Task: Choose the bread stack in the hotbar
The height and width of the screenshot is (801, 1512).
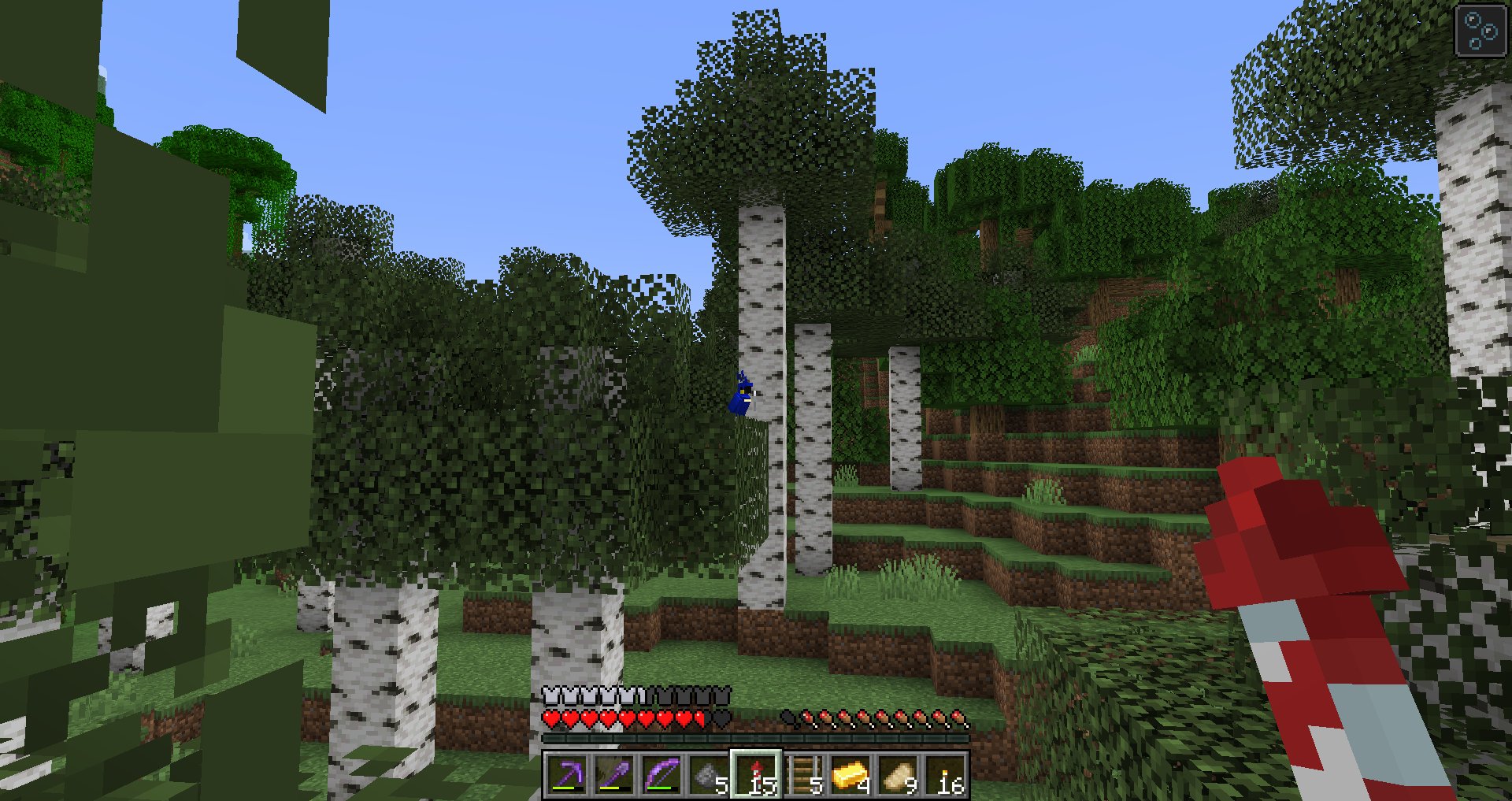Action: [x=898, y=776]
